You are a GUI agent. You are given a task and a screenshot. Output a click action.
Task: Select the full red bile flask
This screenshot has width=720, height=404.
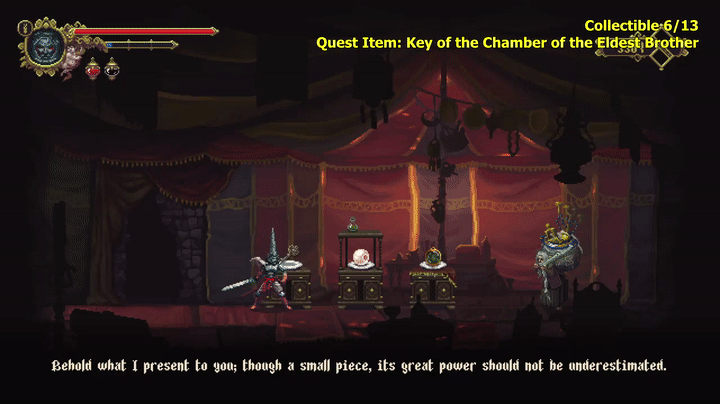(x=92, y=69)
